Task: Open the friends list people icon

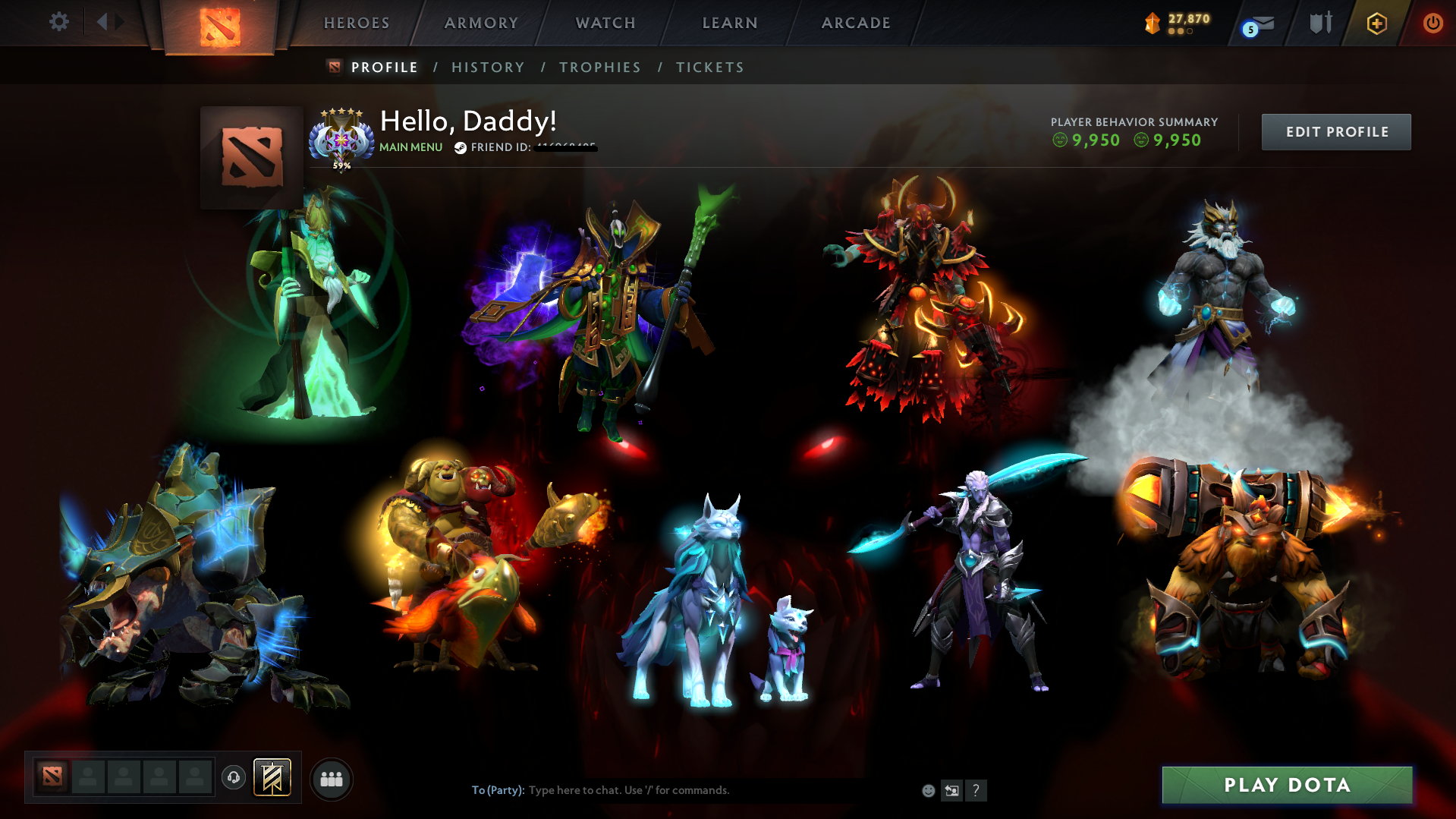Action: [331, 777]
